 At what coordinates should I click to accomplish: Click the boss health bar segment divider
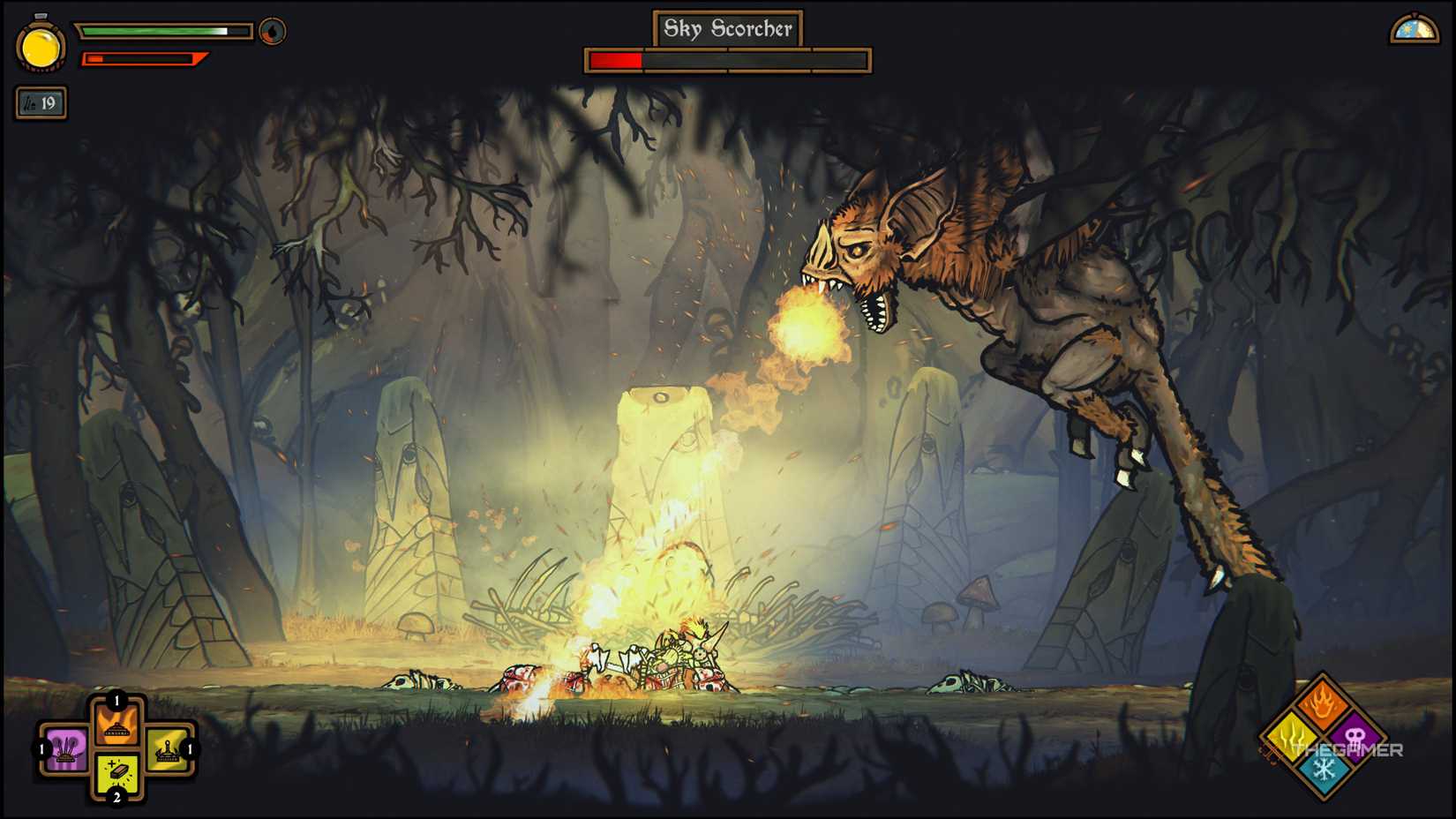click(727, 62)
